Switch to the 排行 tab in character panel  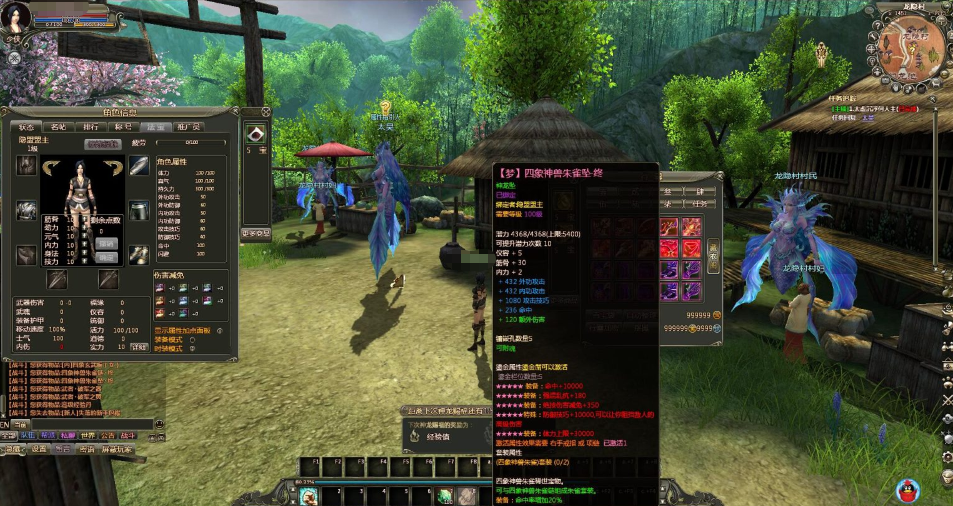pyautogui.click(x=90, y=127)
